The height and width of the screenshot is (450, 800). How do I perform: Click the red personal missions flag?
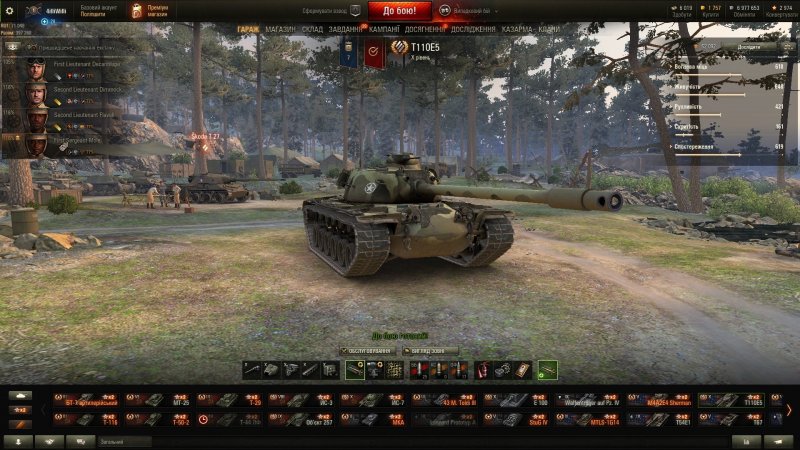click(373, 53)
